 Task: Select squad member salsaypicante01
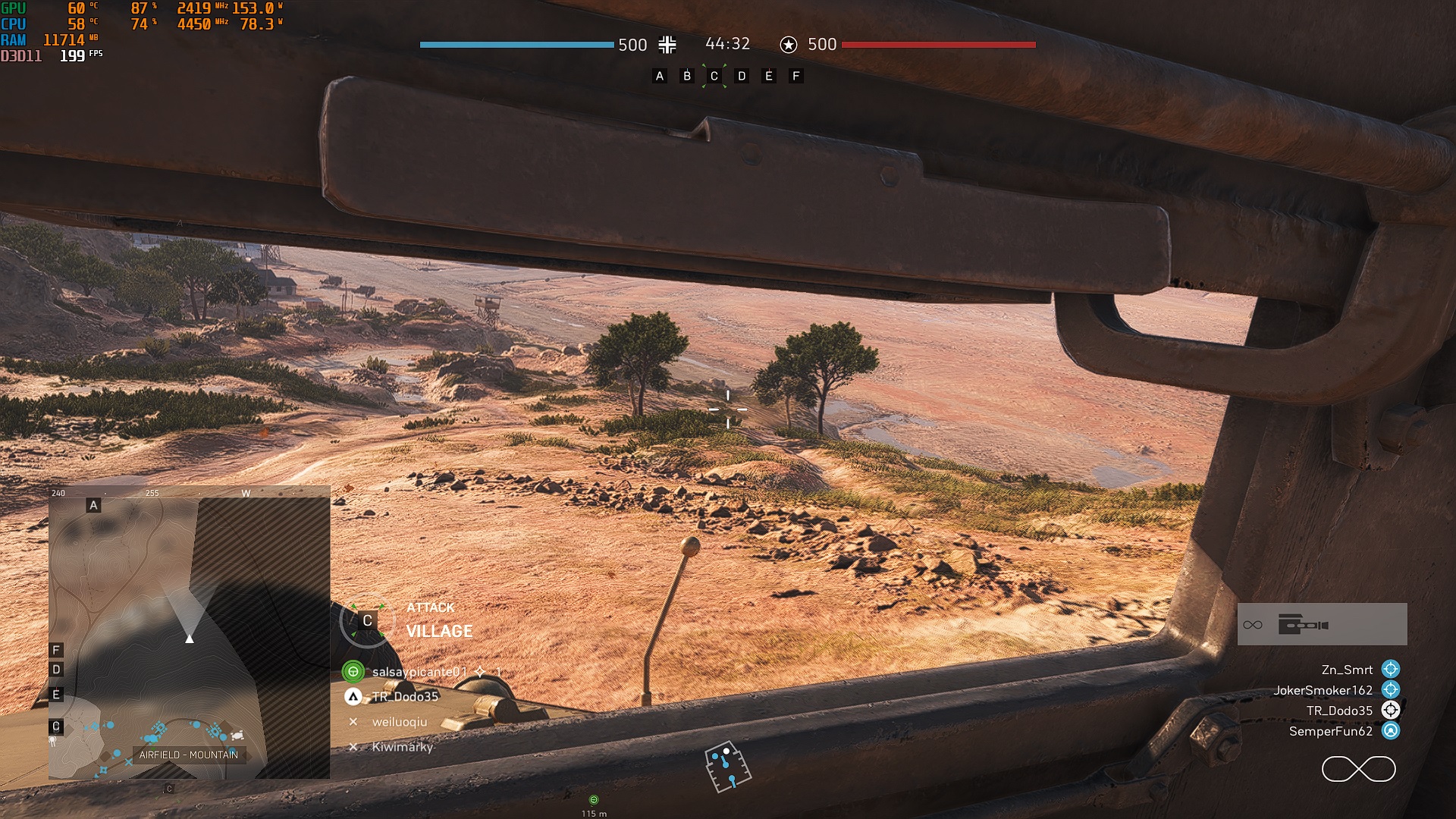(x=419, y=672)
